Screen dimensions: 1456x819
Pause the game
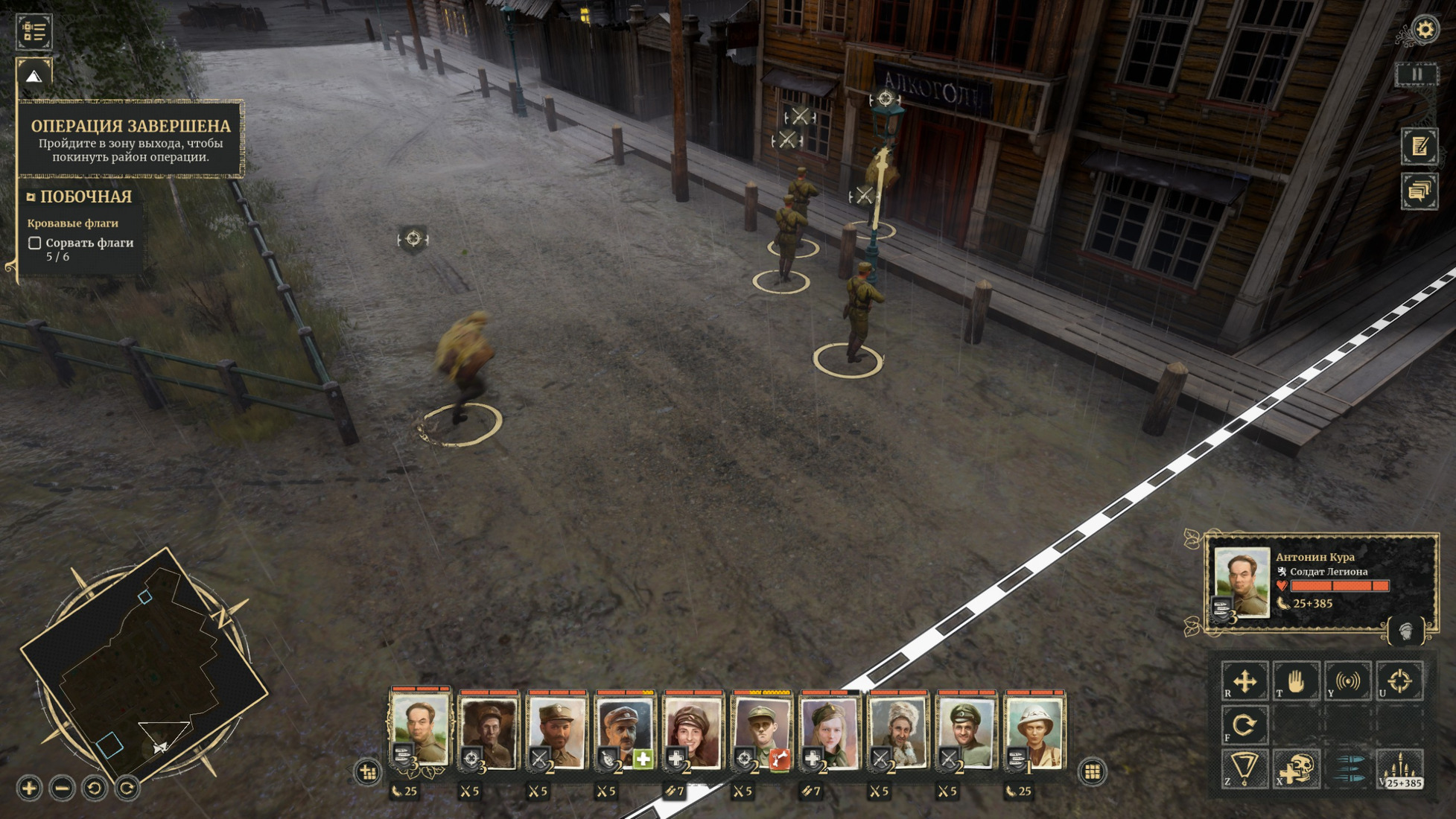point(1417,74)
